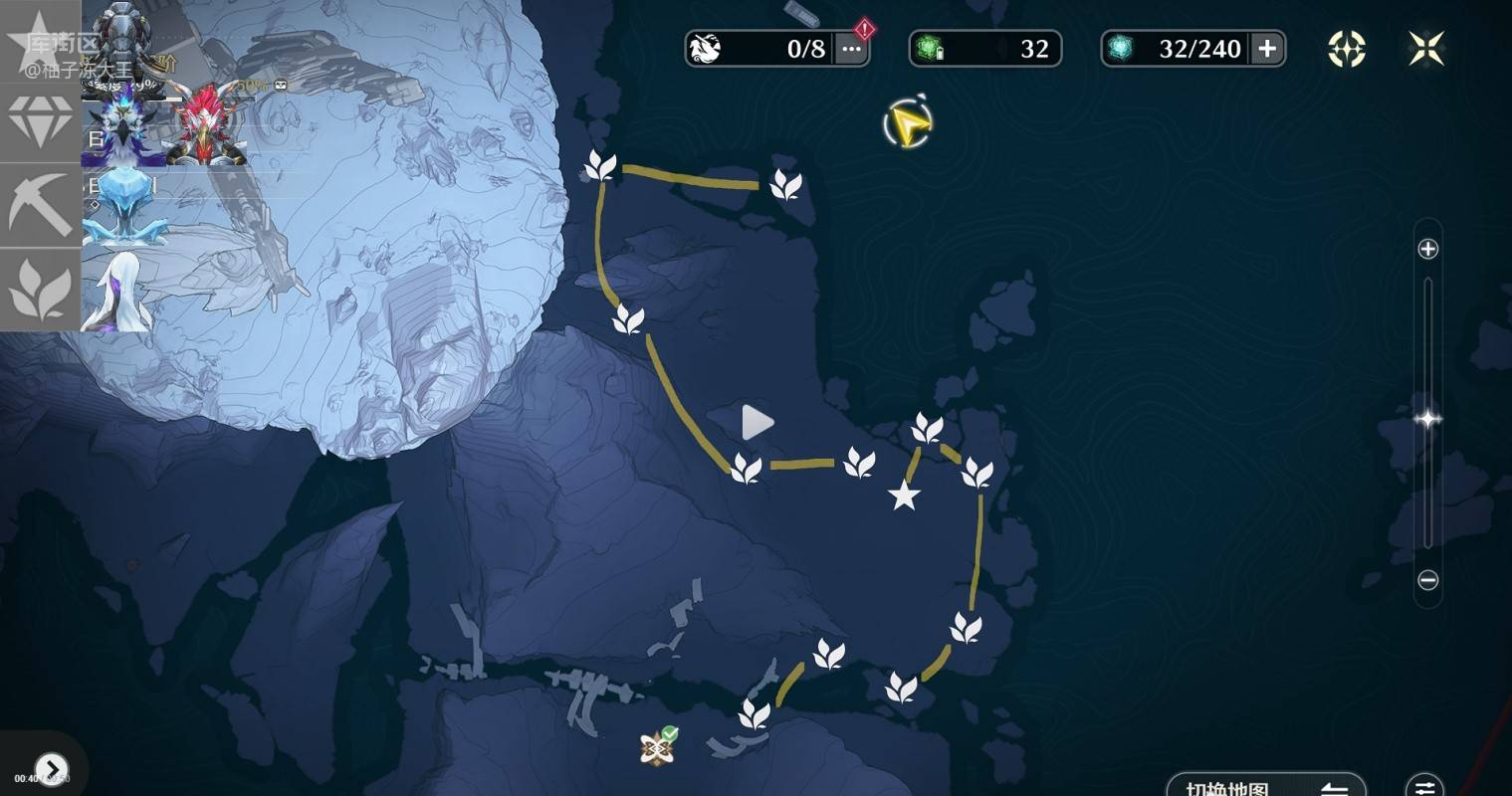Add more waveplates with the plus button

pos(1267,49)
